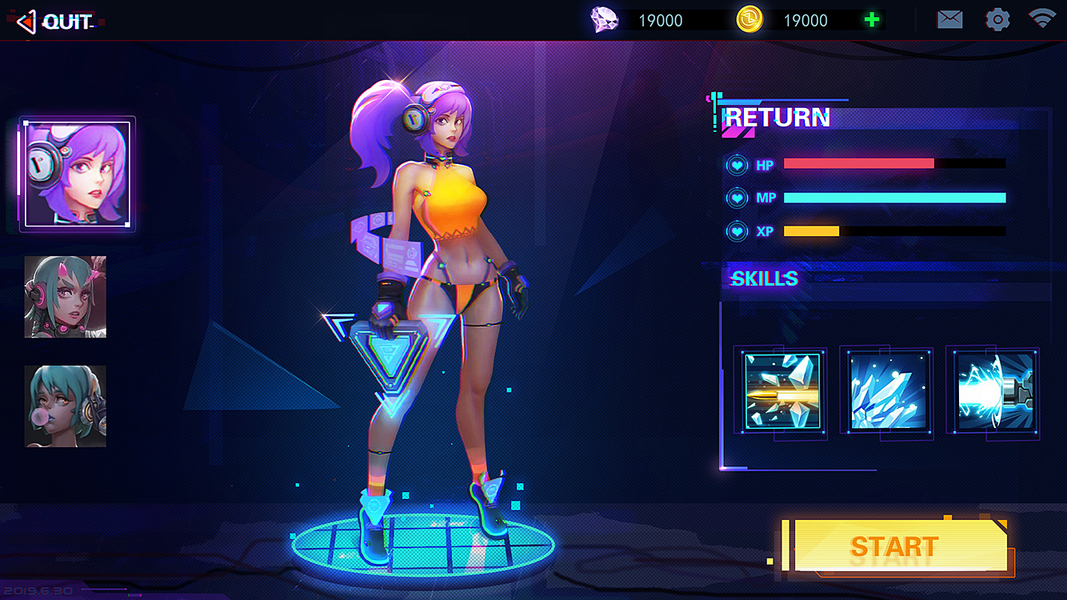Open the mail envelope inbox
The image size is (1067, 600).
coord(949,19)
